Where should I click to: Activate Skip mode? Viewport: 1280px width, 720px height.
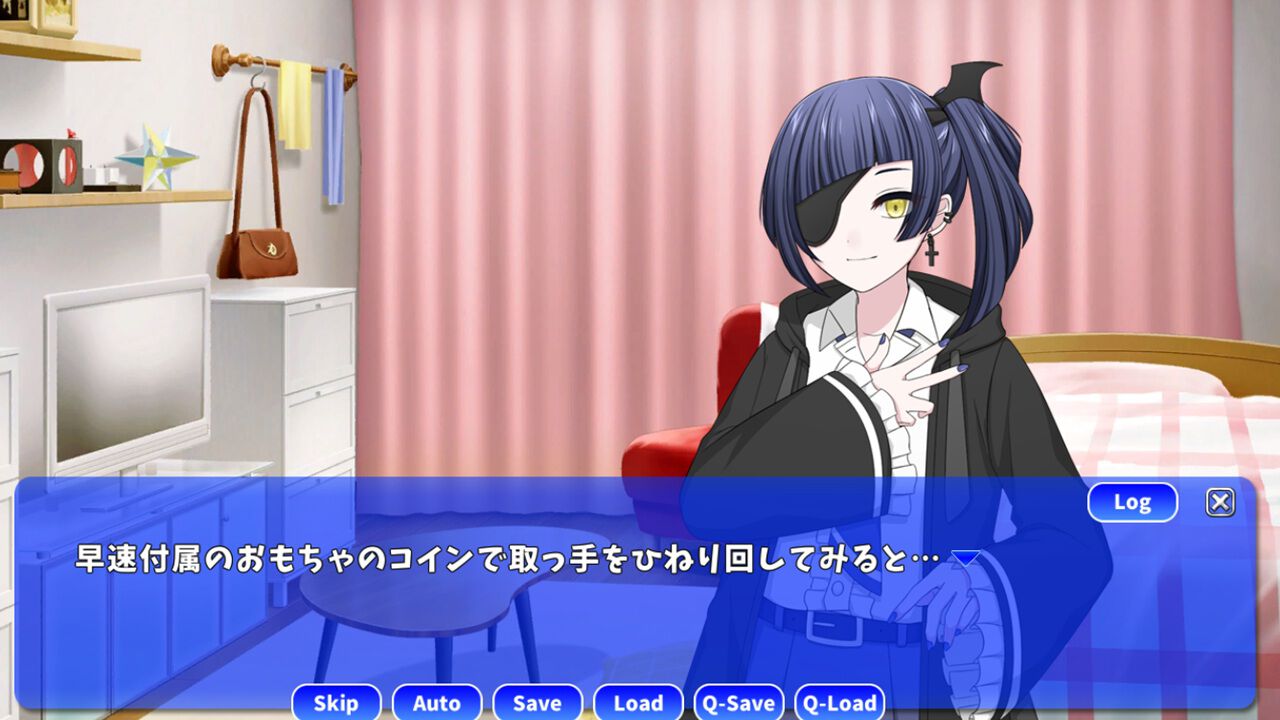[x=336, y=703]
